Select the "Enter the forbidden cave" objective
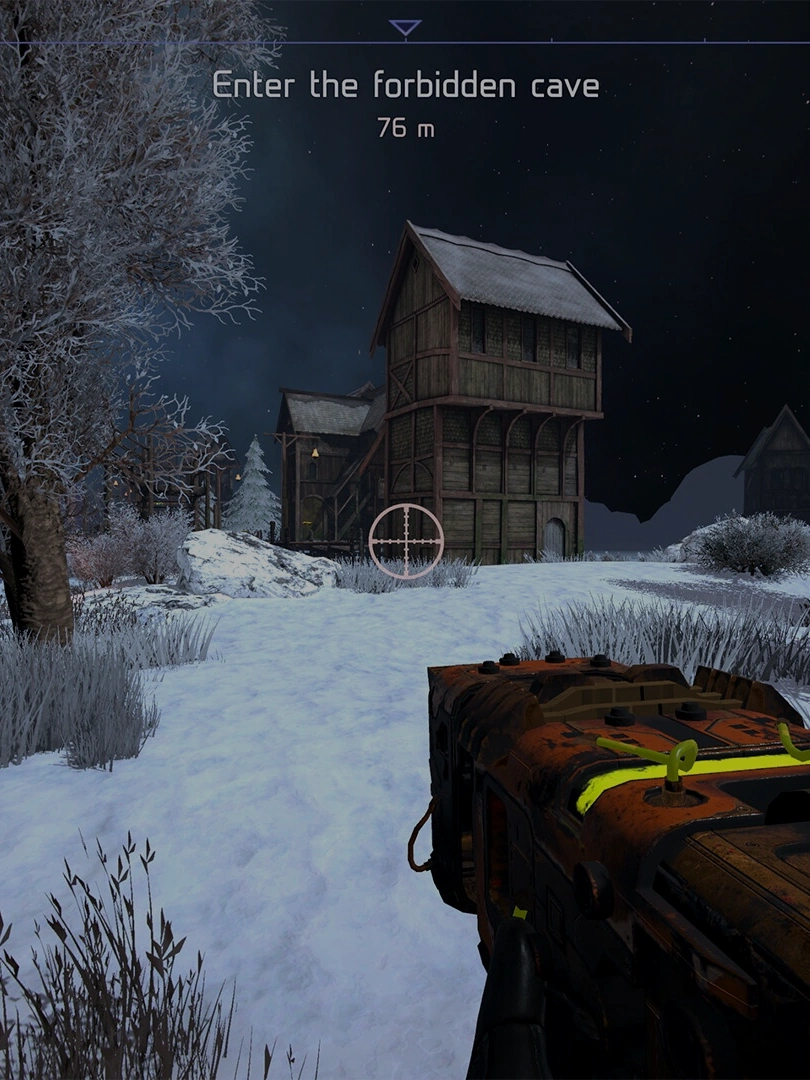This screenshot has height=1080, width=810. click(405, 87)
